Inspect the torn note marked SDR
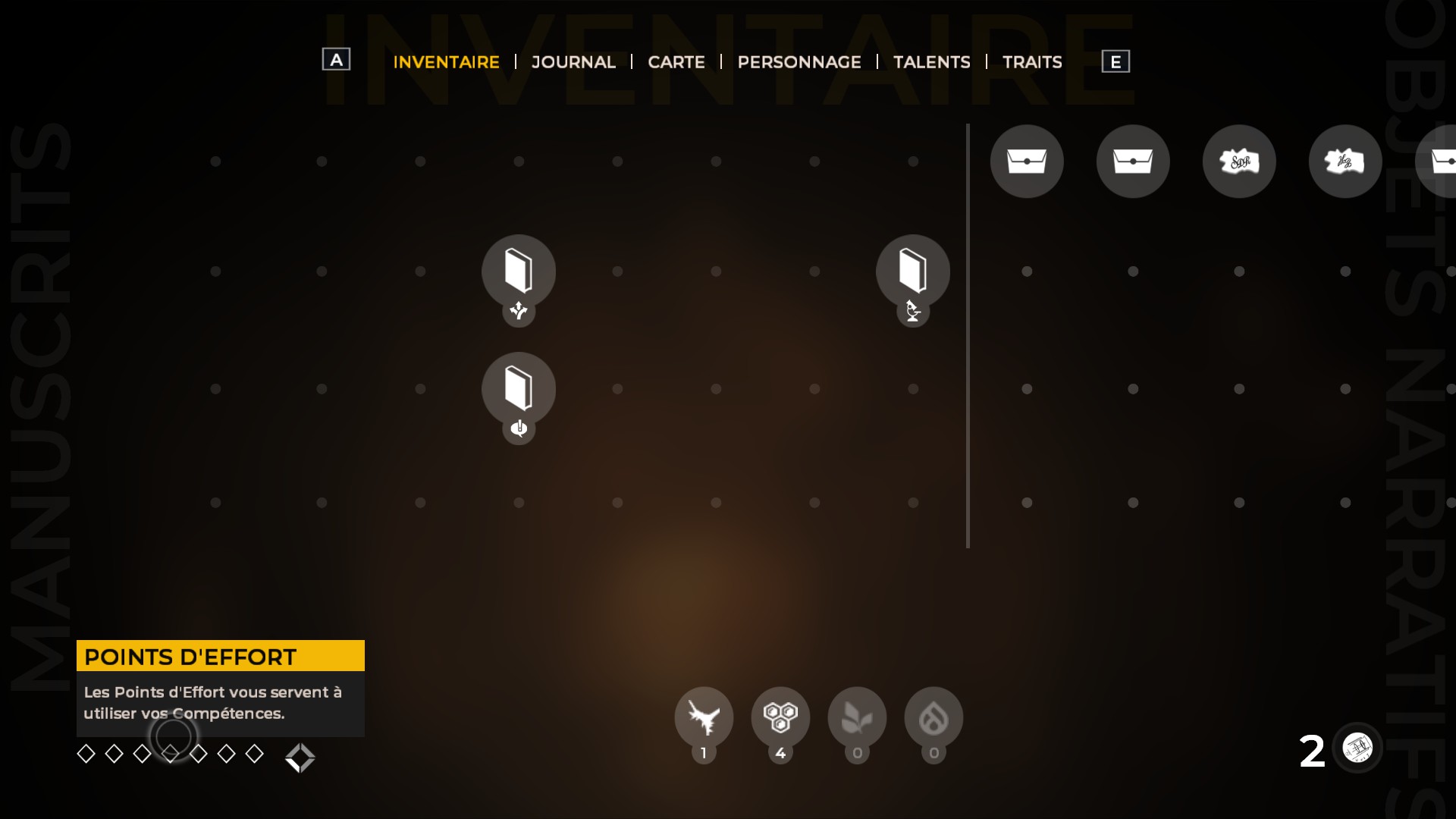The width and height of the screenshot is (1456, 819). click(x=1239, y=162)
